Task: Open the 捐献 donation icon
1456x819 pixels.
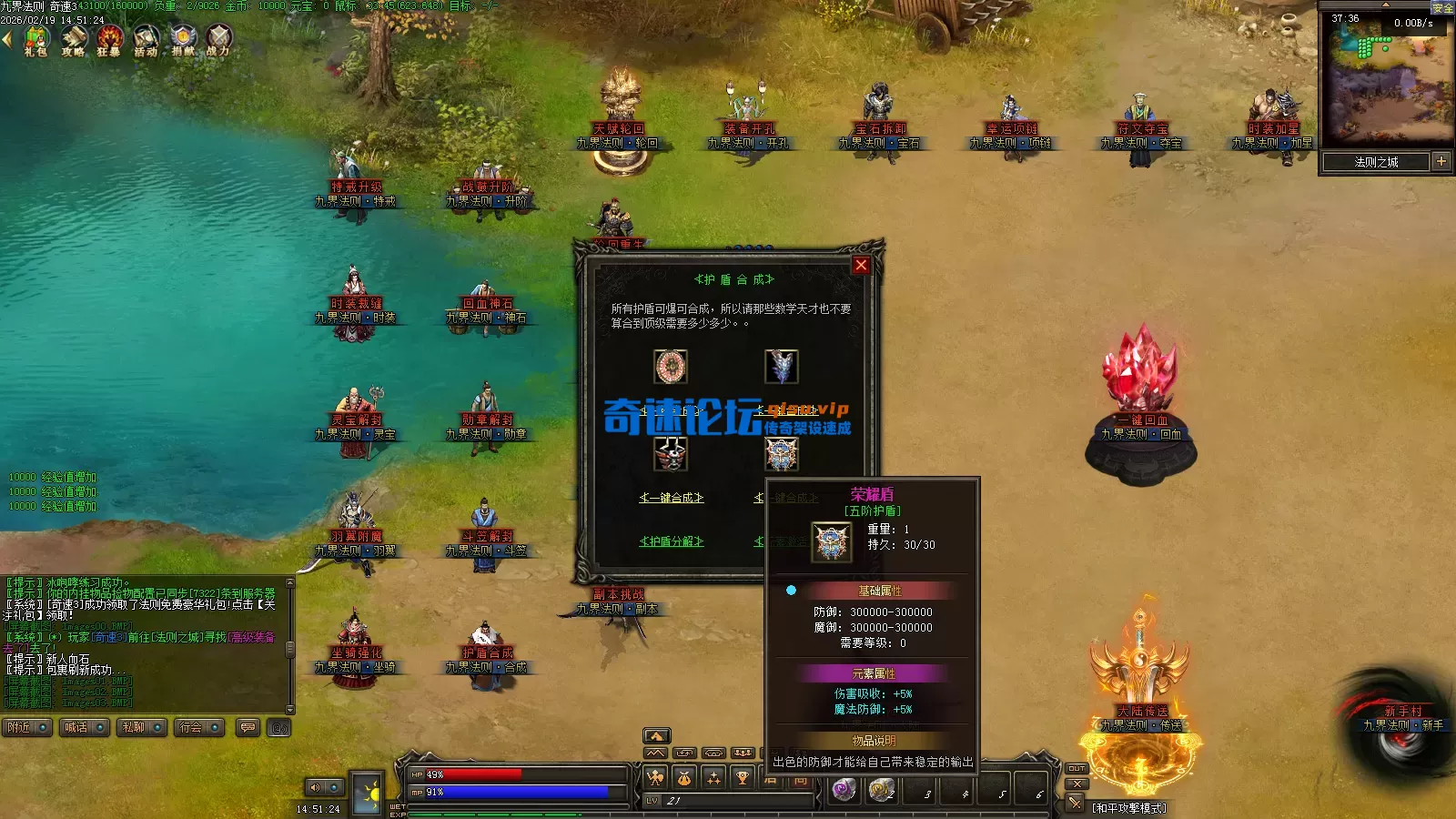Action: (x=183, y=39)
